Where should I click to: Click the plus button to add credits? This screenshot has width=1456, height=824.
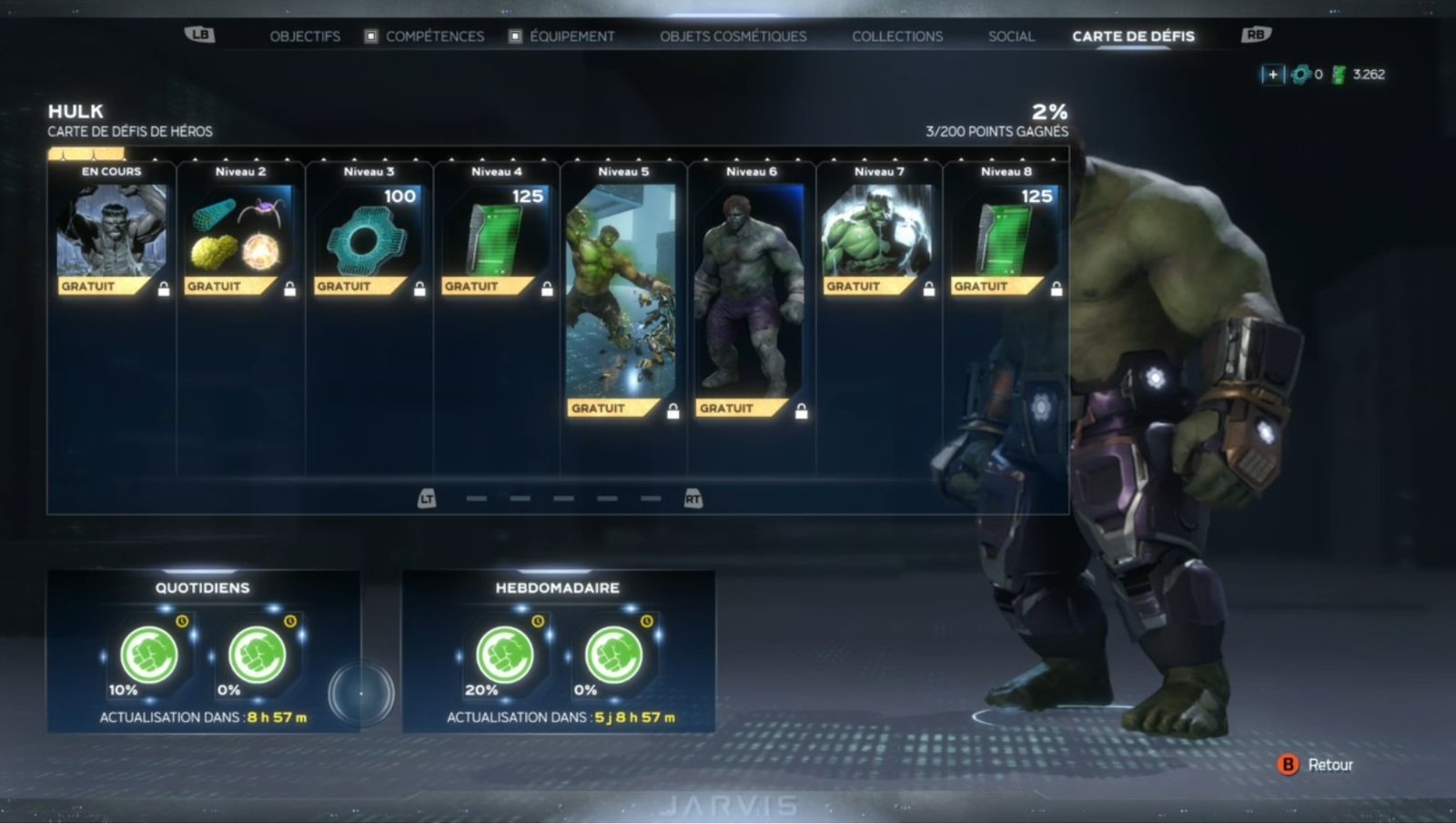click(x=1272, y=75)
